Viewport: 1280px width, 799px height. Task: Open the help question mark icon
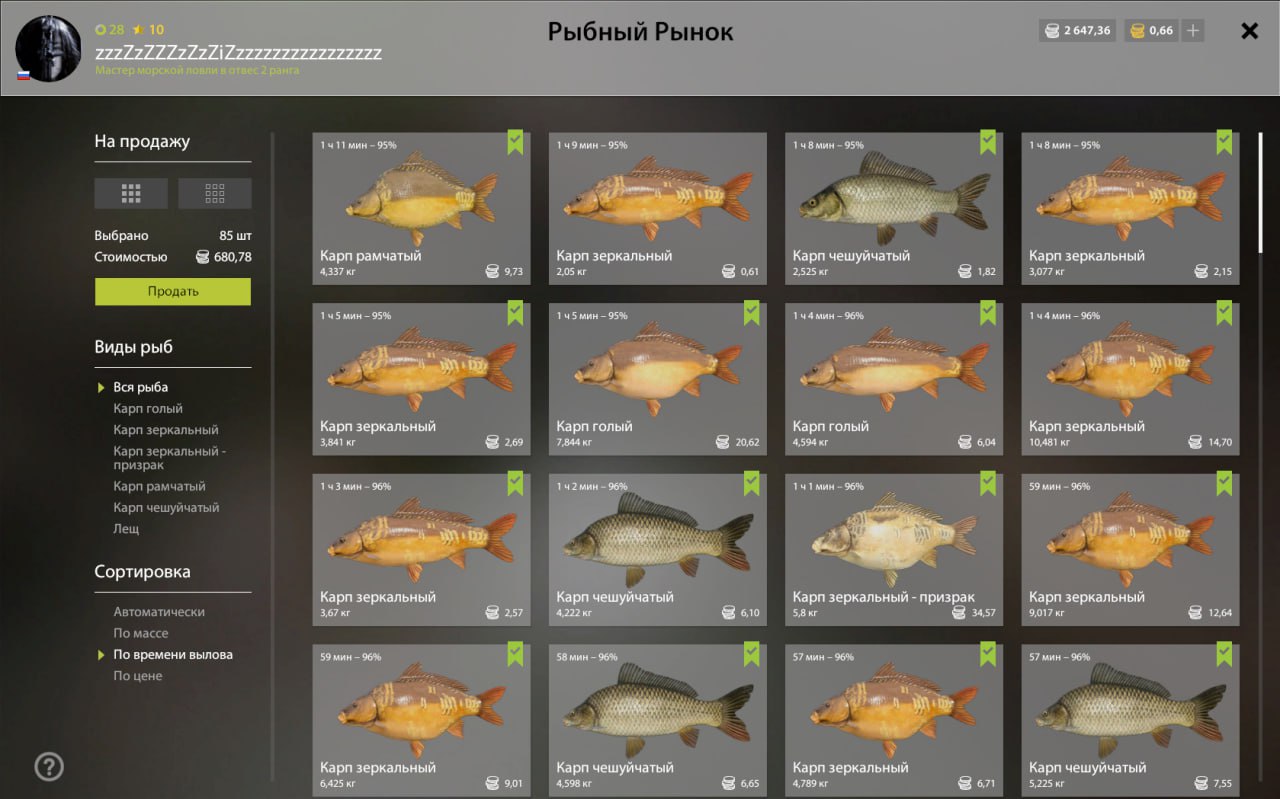pyautogui.click(x=49, y=767)
